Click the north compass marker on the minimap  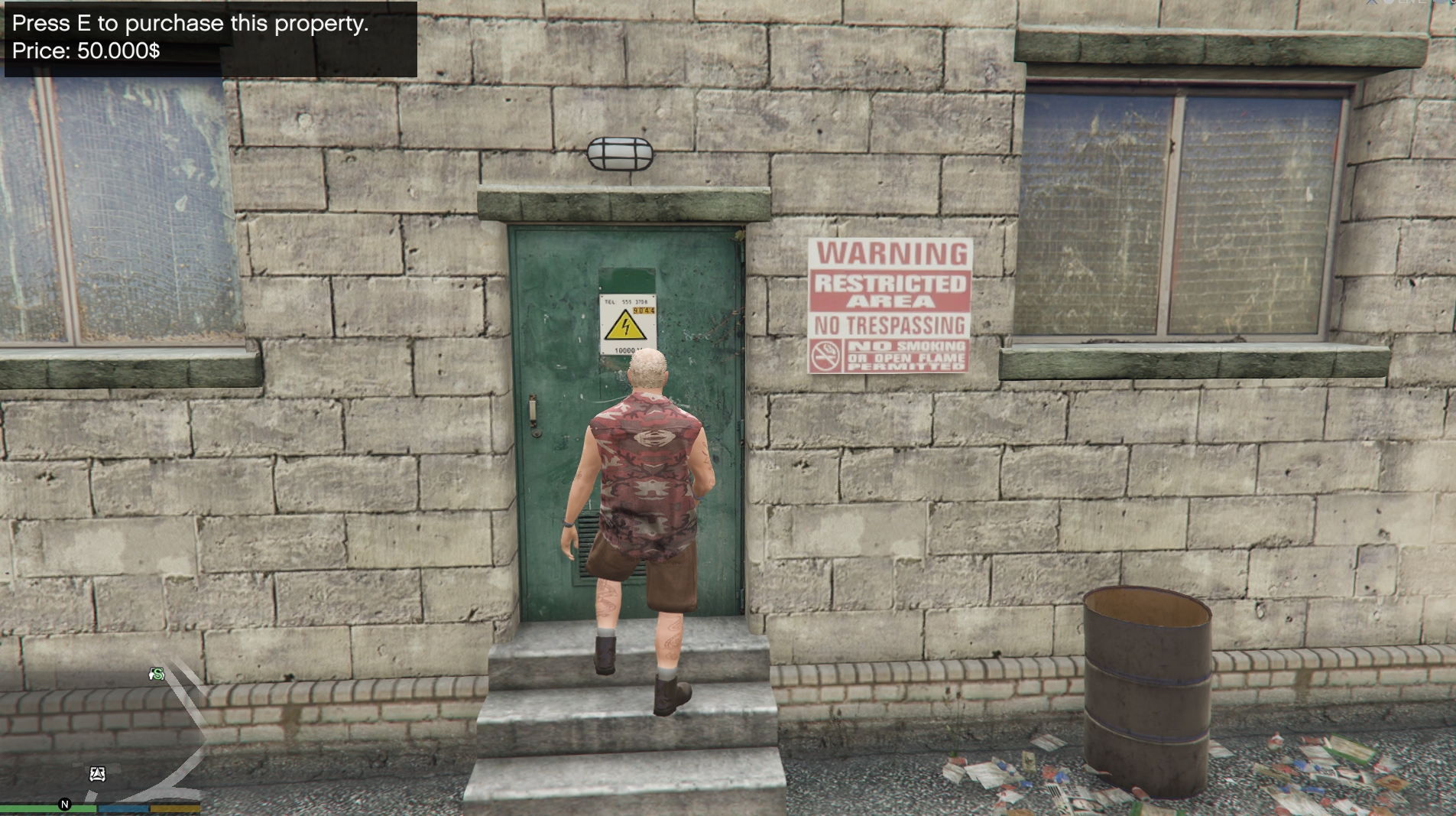pyautogui.click(x=65, y=804)
